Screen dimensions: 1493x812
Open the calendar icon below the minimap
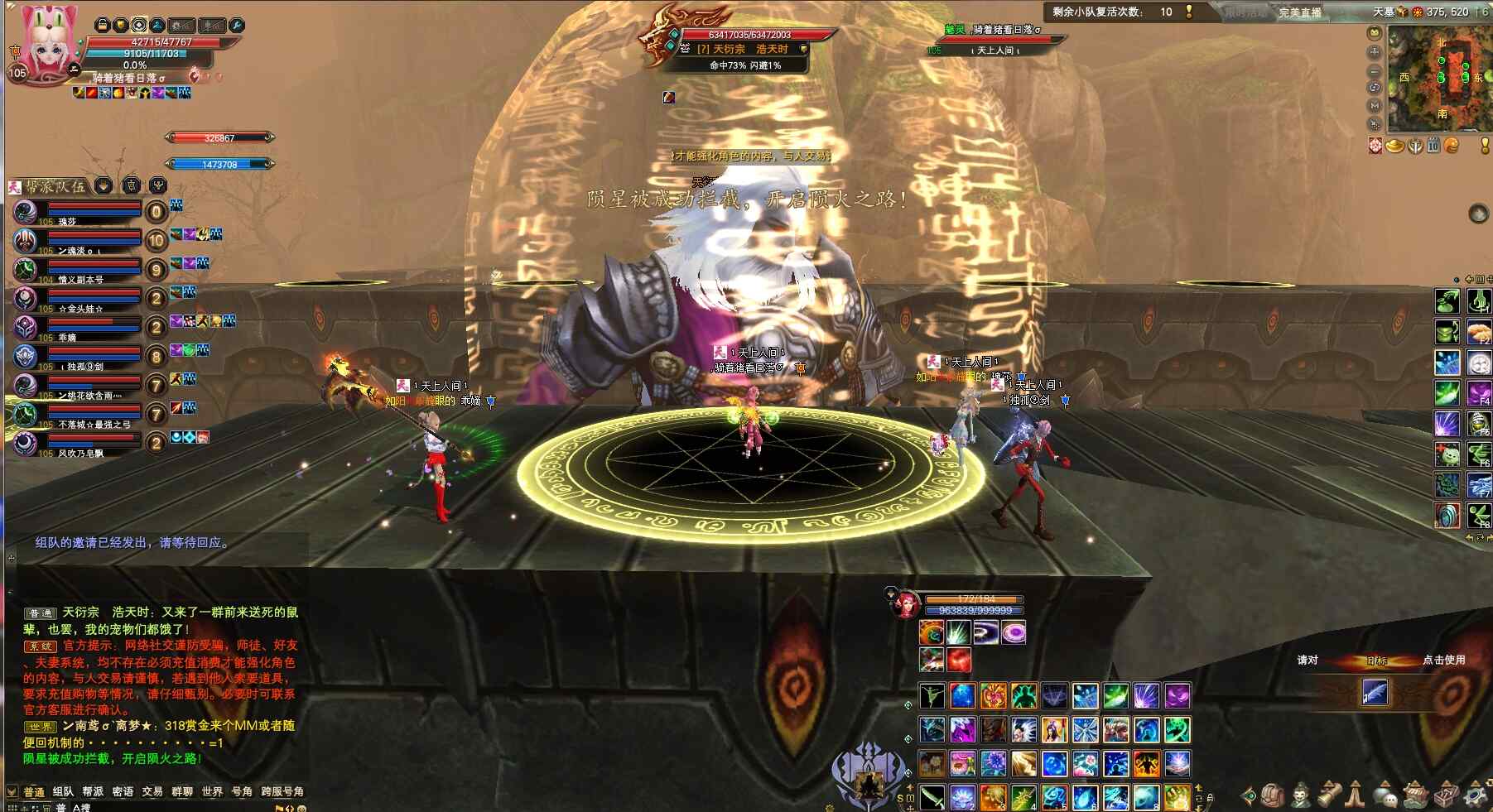[x=1433, y=147]
